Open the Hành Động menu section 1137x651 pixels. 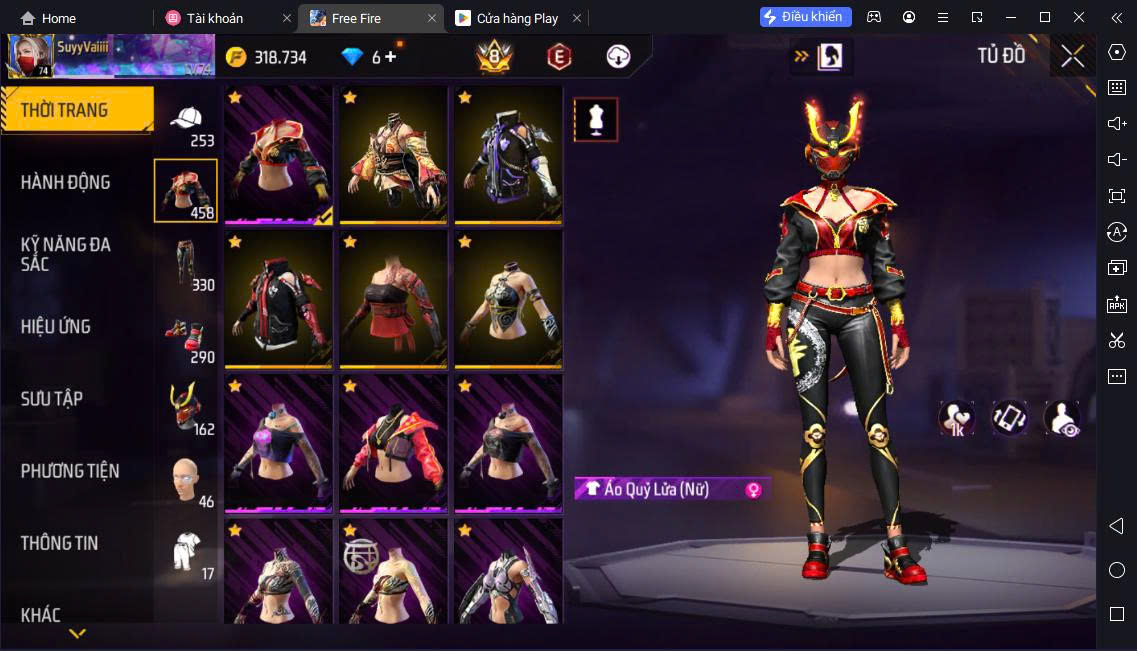66,182
